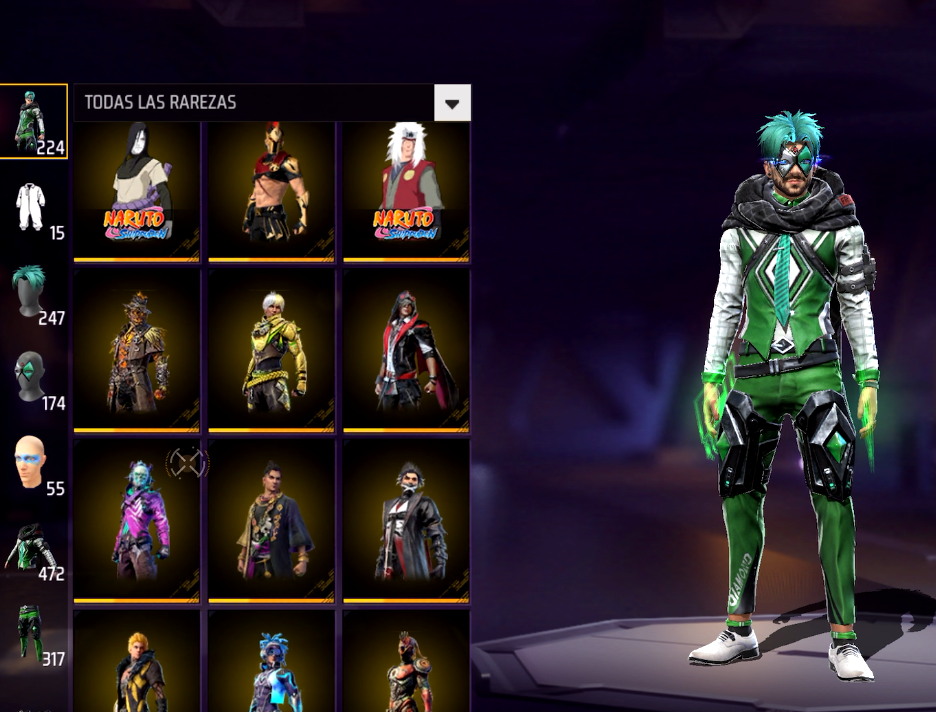The width and height of the screenshot is (936, 712).
Task: Choose the purple and pink neon outfit
Action: click(137, 520)
